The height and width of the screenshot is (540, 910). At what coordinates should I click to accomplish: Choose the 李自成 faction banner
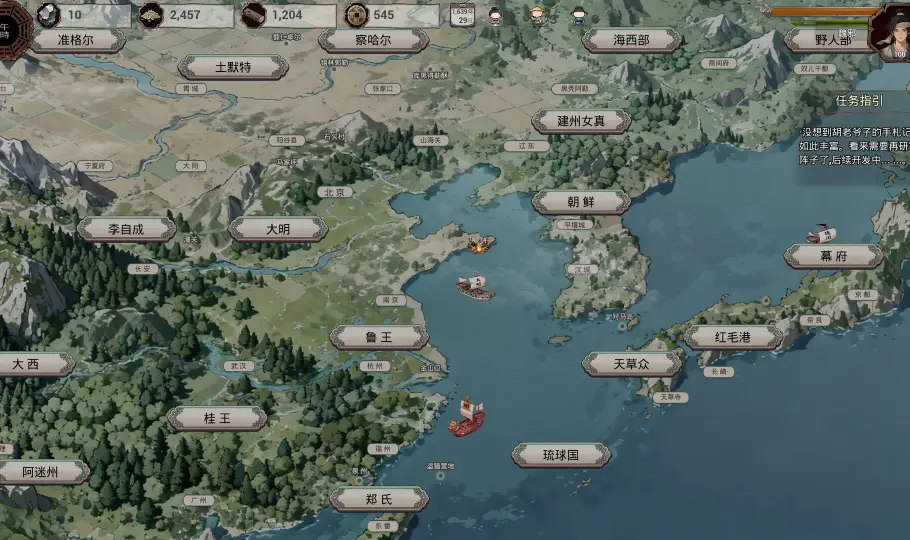point(127,229)
